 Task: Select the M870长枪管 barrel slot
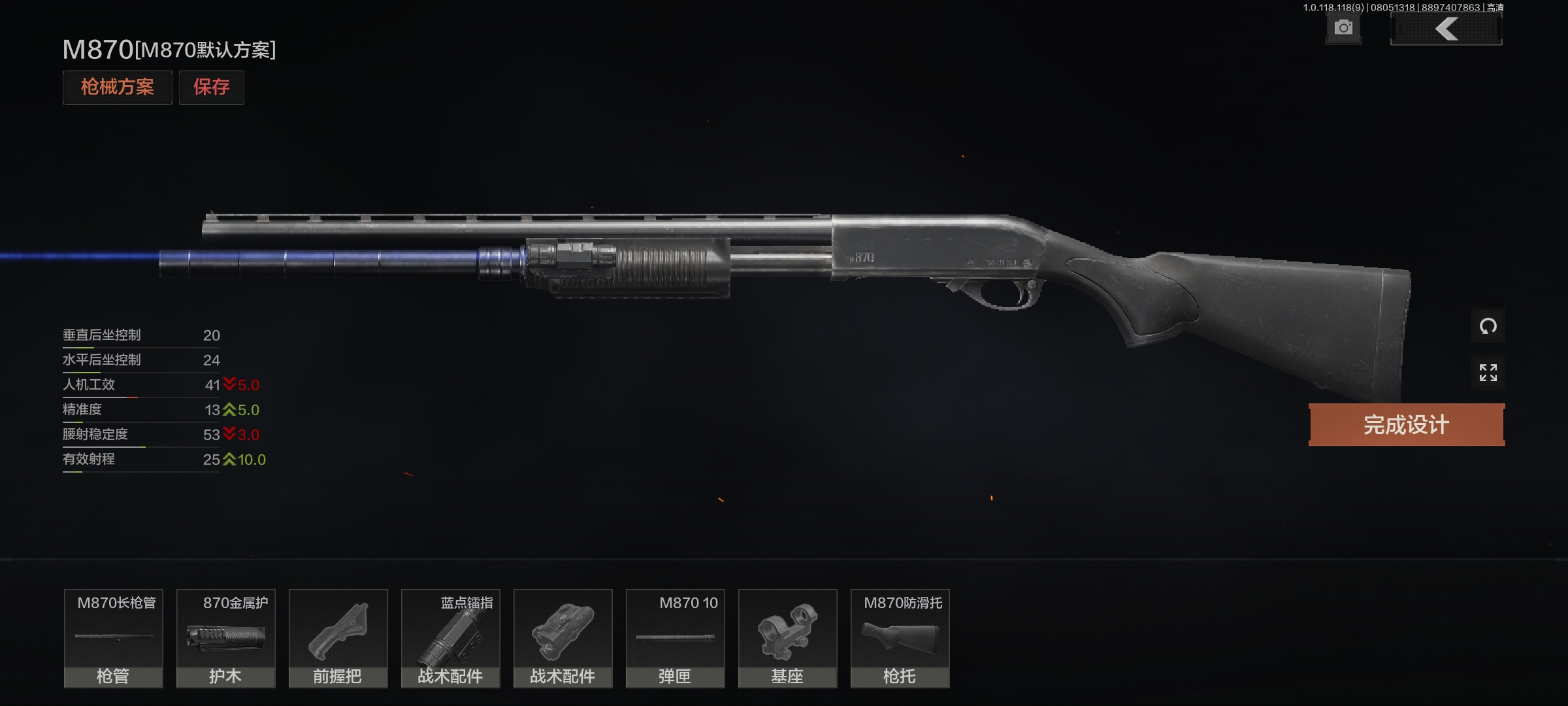click(114, 638)
